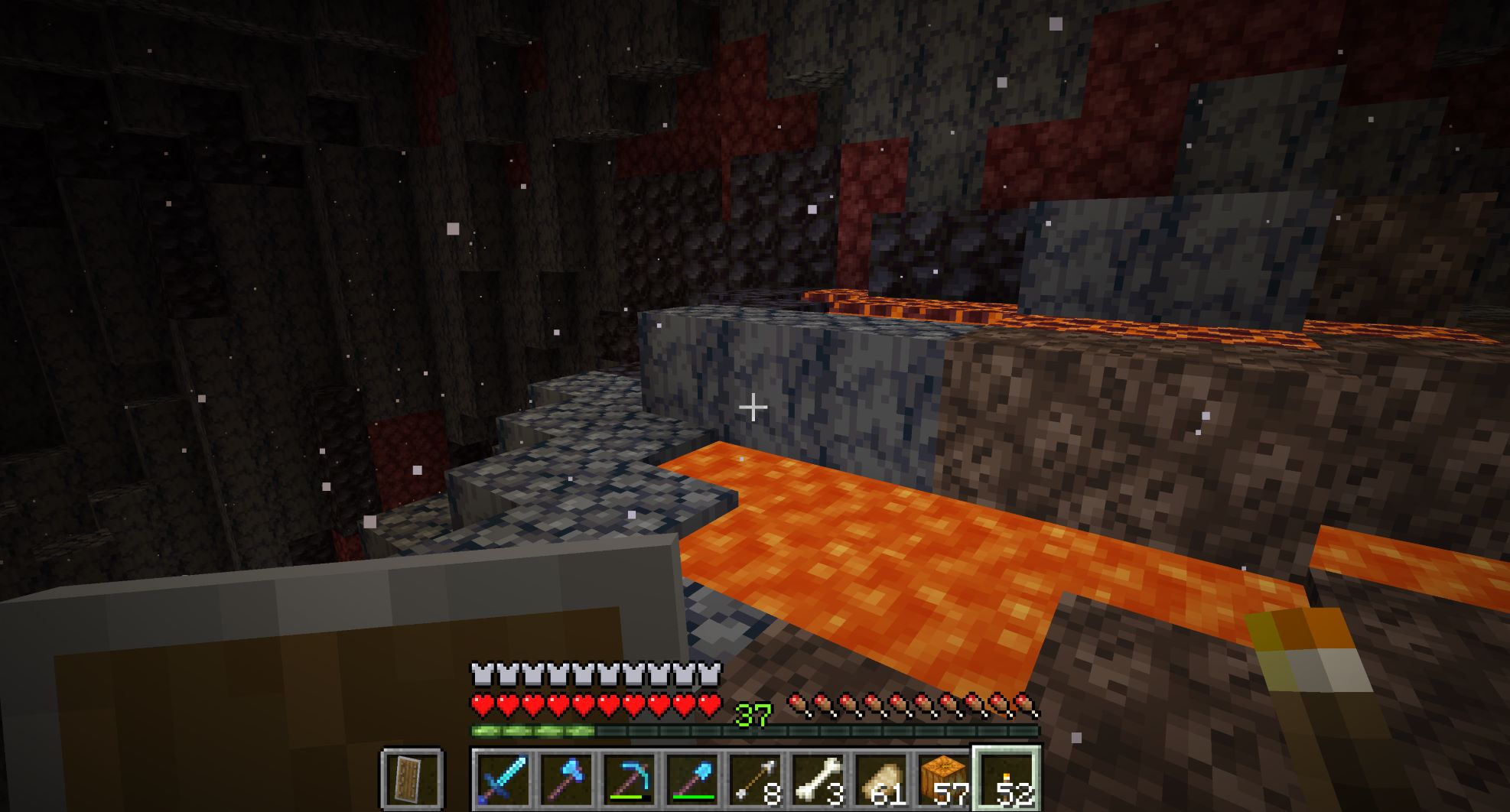This screenshot has width=1510, height=812.
Task: Choose the bread stack of 61
Action: coord(880,780)
